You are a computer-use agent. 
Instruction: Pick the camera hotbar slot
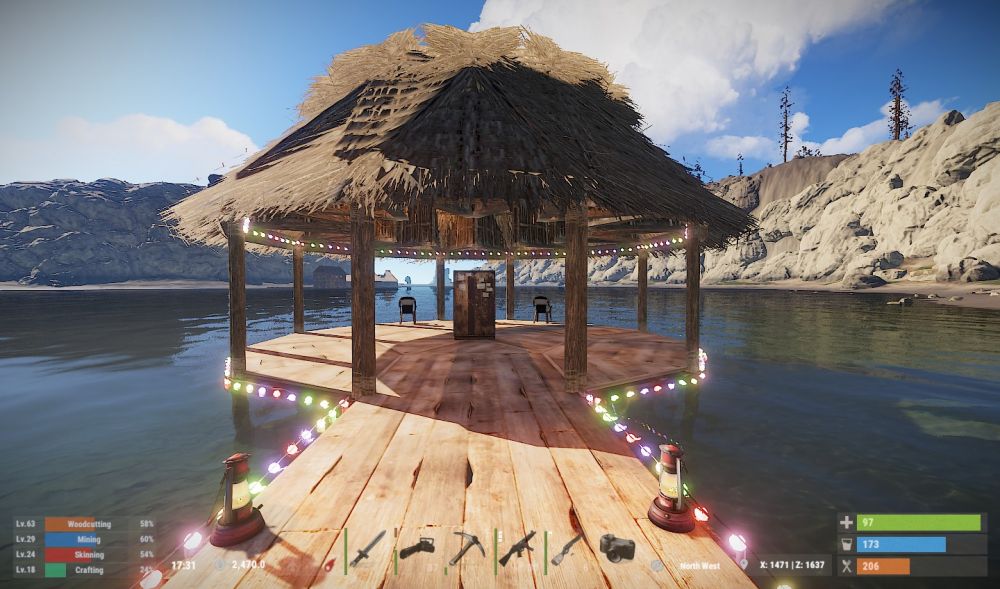tap(617, 547)
